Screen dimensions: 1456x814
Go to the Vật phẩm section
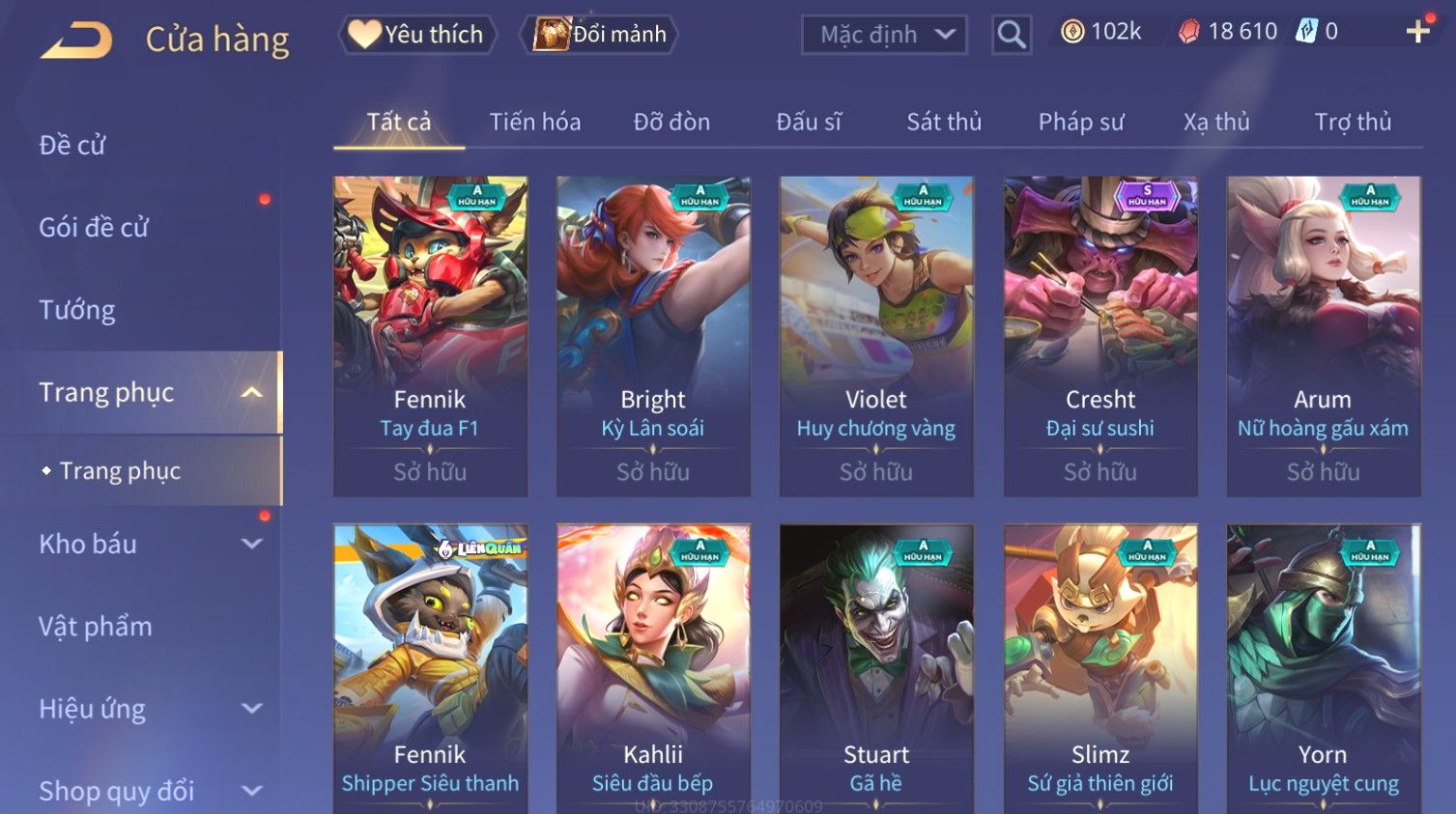(x=96, y=627)
